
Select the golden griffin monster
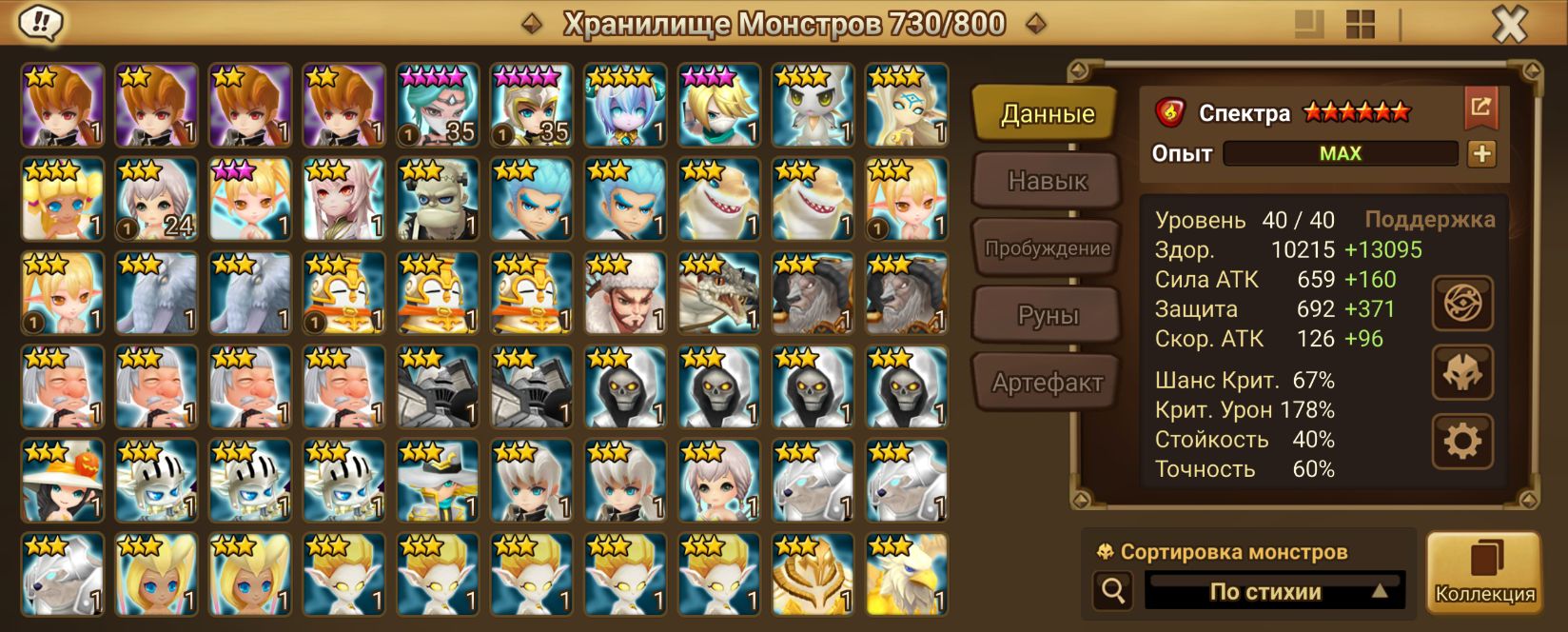point(907,574)
